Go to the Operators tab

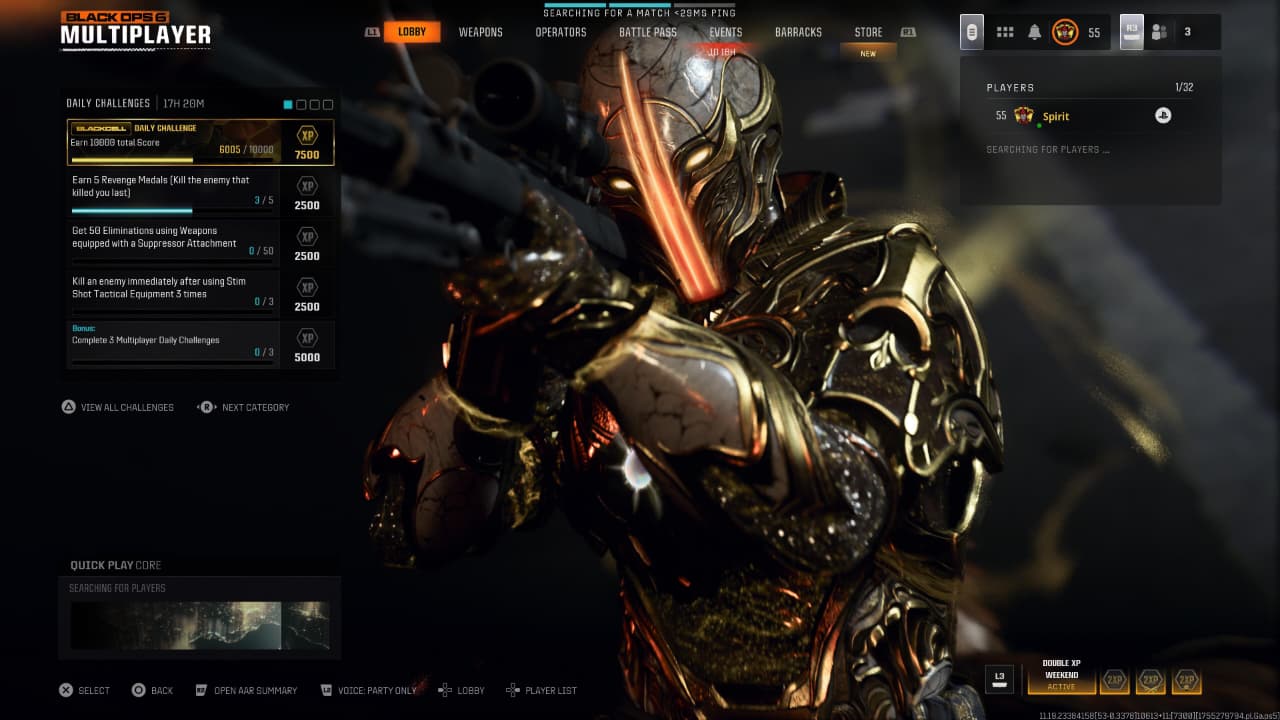561,32
